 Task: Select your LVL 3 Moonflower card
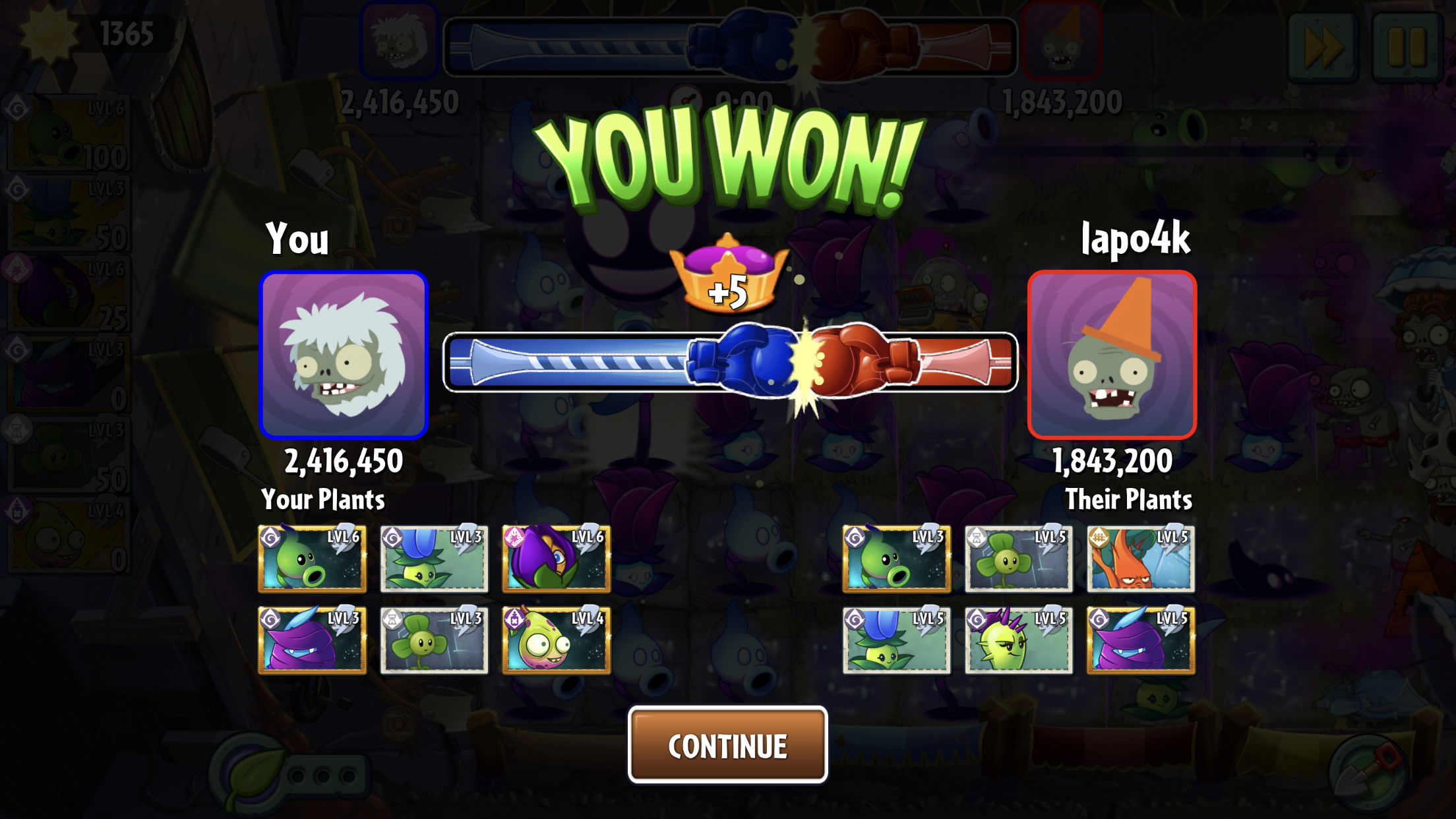tap(434, 559)
